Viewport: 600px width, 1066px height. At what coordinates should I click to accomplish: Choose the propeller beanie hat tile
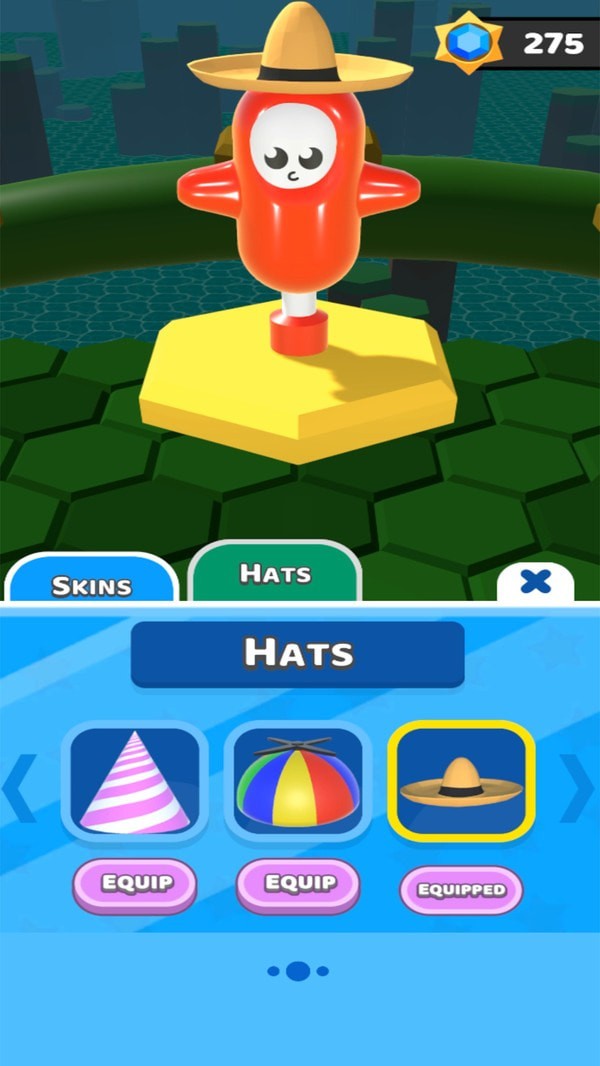(x=298, y=781)
